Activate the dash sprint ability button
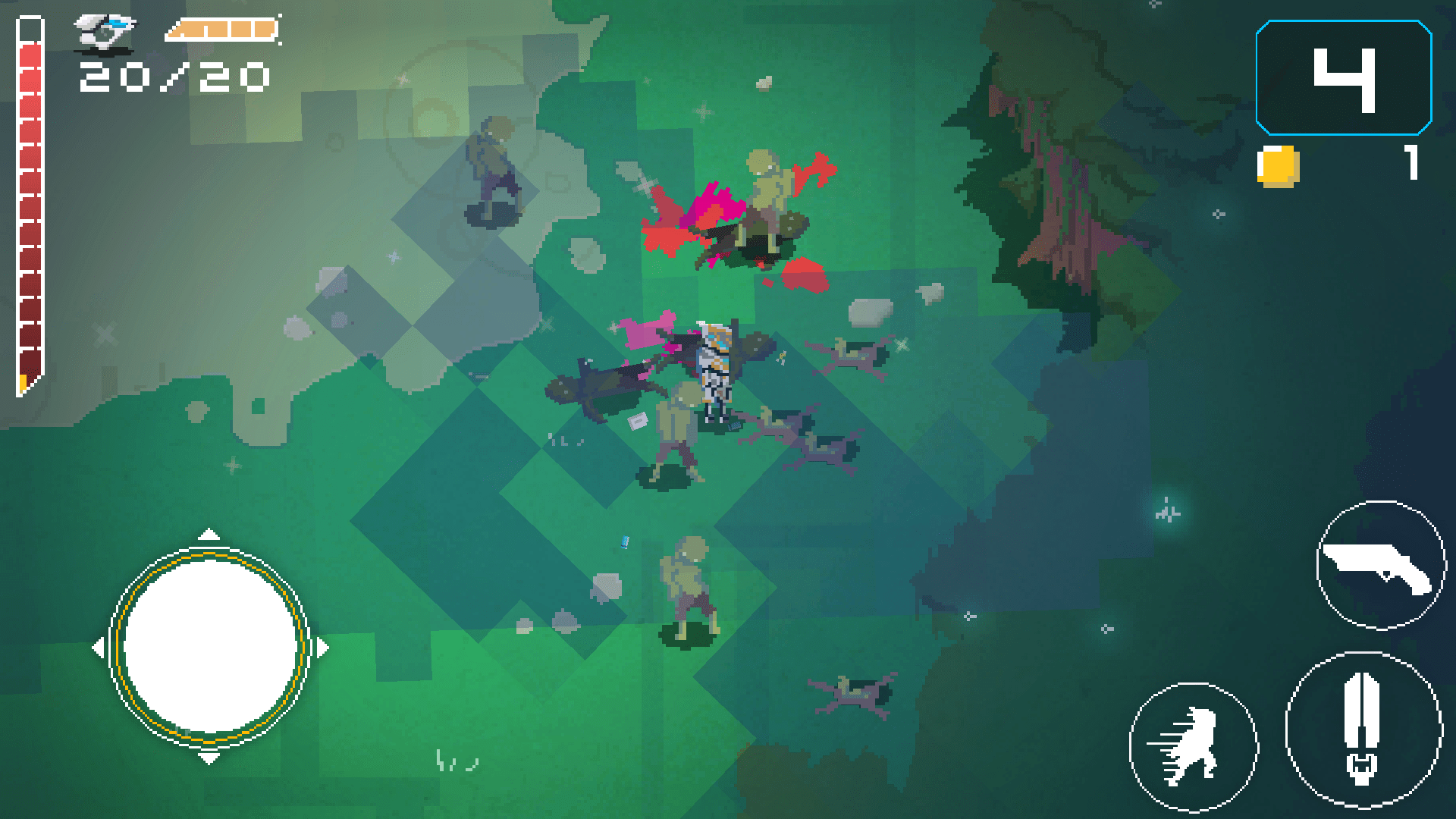The height and width of the screenshot is (819, 1456). click(x=1192, y=746)
